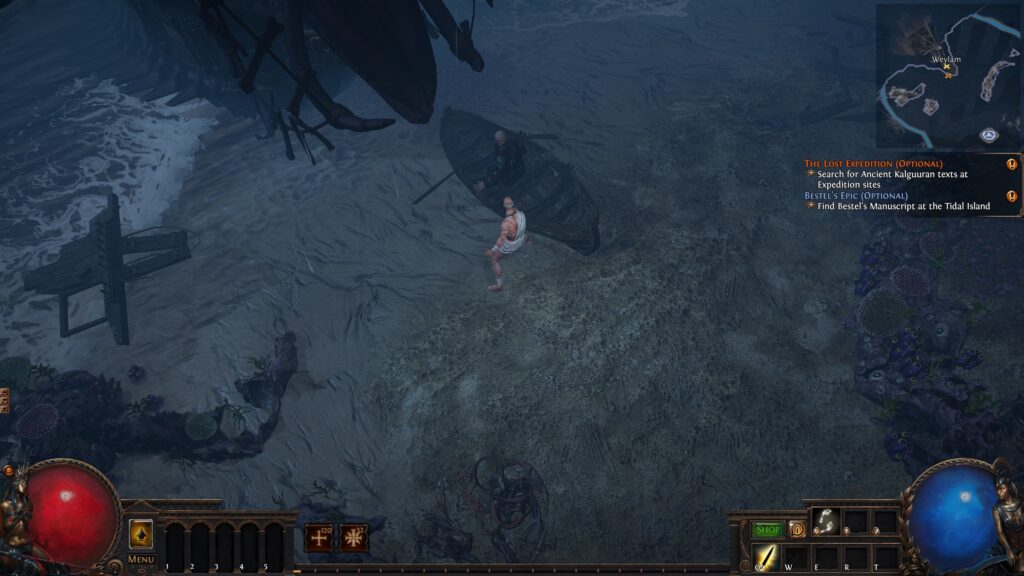Viewport: 1024px width, 576px height.
Task: Select The Lost Expedition quest tracker entry
Action: coord(873,163)
